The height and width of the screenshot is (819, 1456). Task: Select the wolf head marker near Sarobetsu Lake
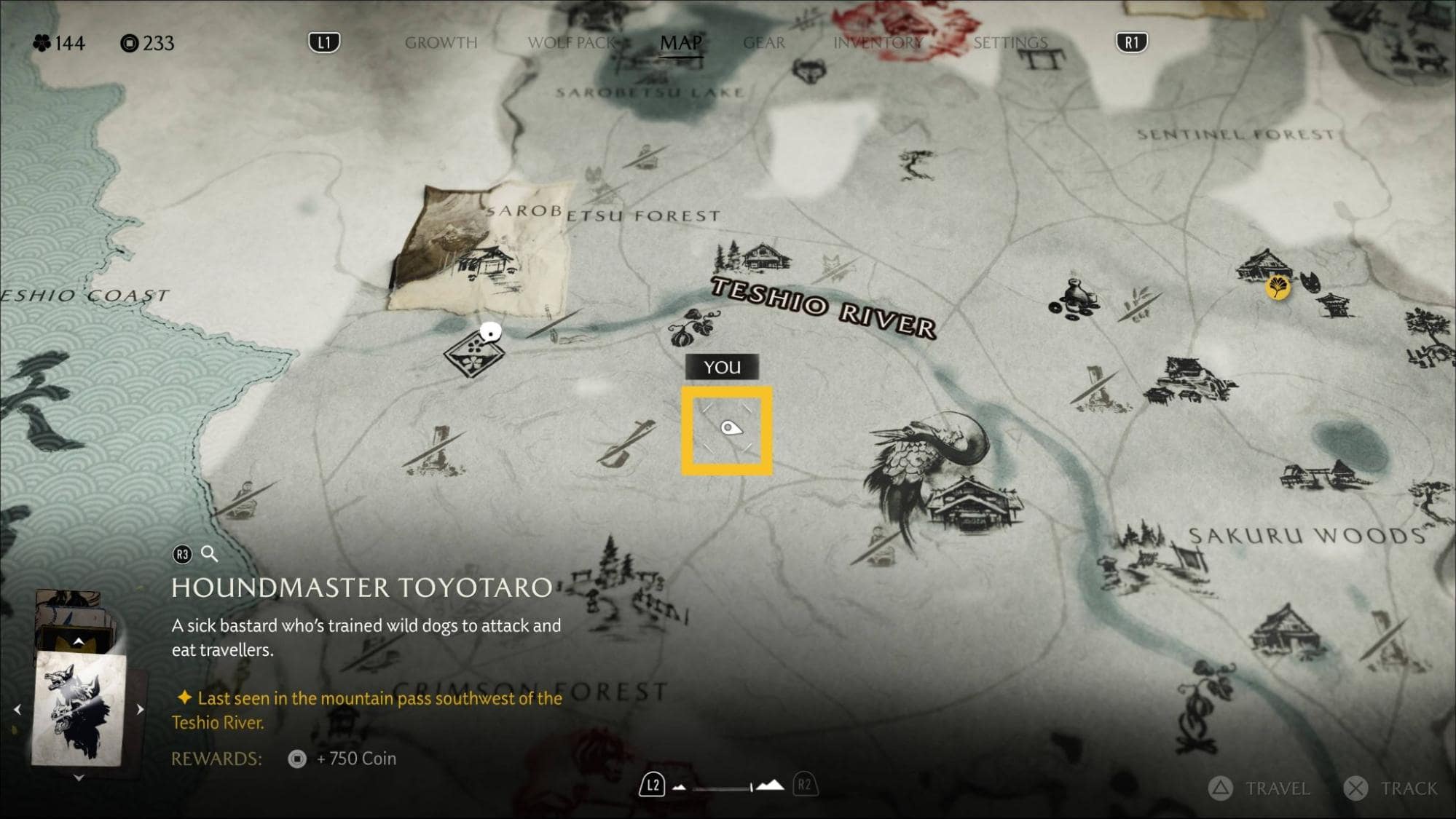(809, 71)
